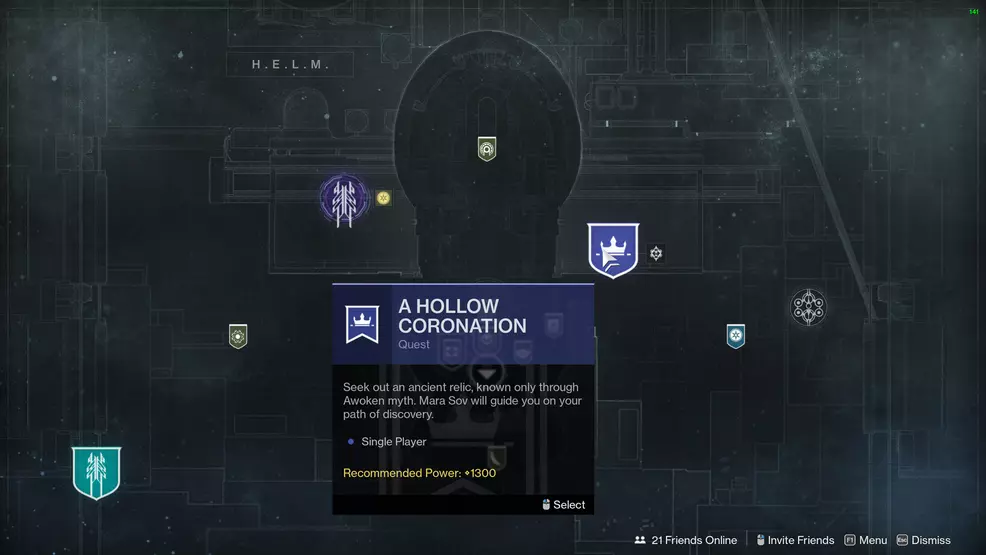Dismiss the H.E.L.M. map screen
986x555 pixels.
pyautogui.click(x=924, y=540)
